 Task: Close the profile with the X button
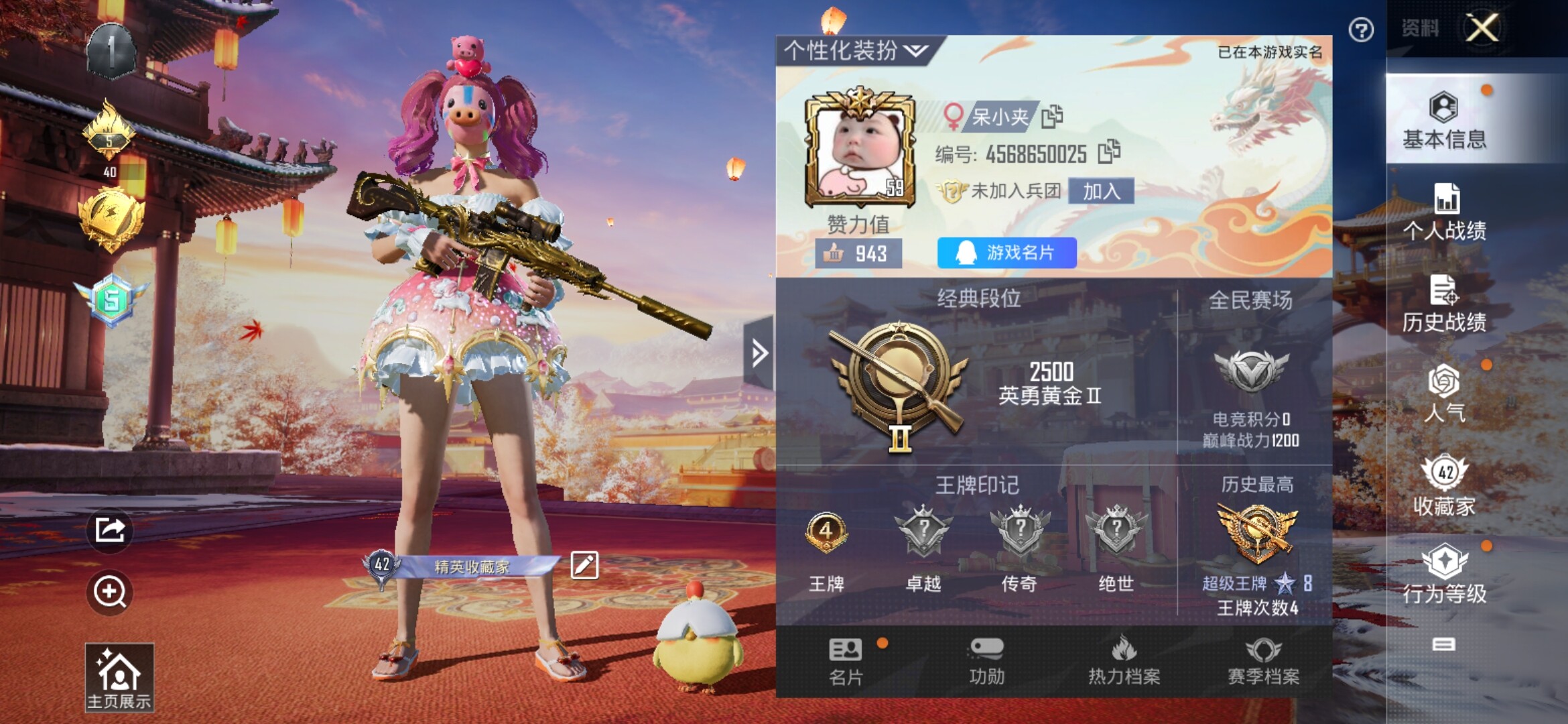(1483, 28)
